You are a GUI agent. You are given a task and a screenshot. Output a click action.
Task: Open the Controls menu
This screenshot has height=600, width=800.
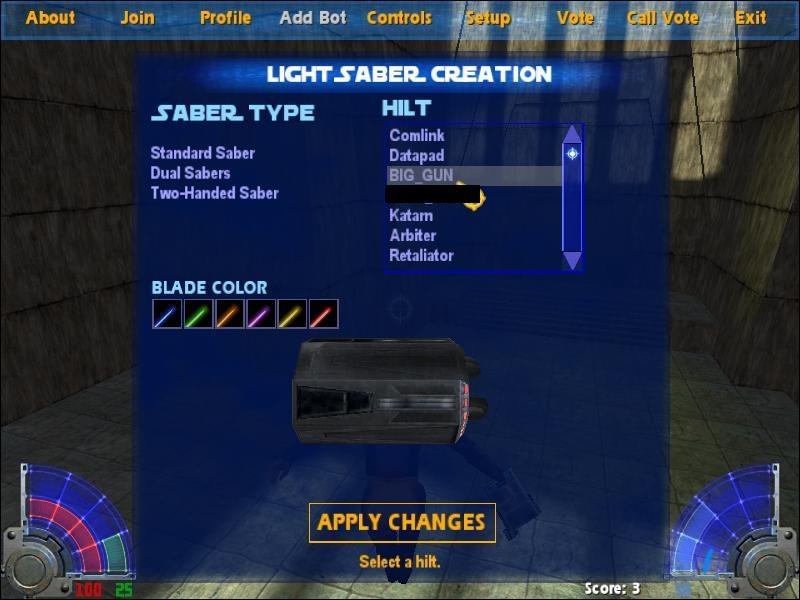(399, 18)
